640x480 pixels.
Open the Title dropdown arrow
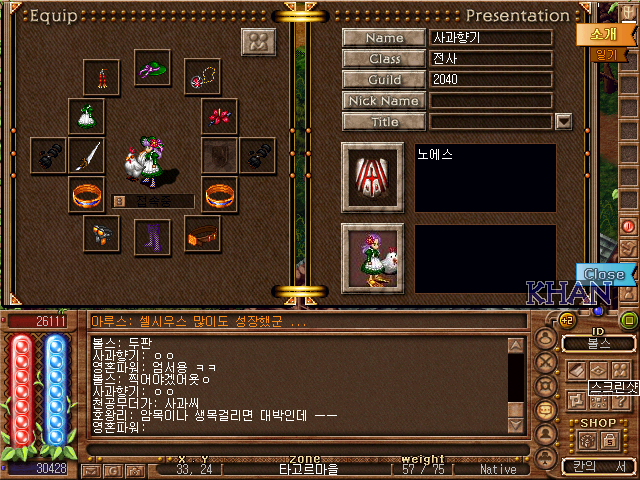tap(563, 121)
